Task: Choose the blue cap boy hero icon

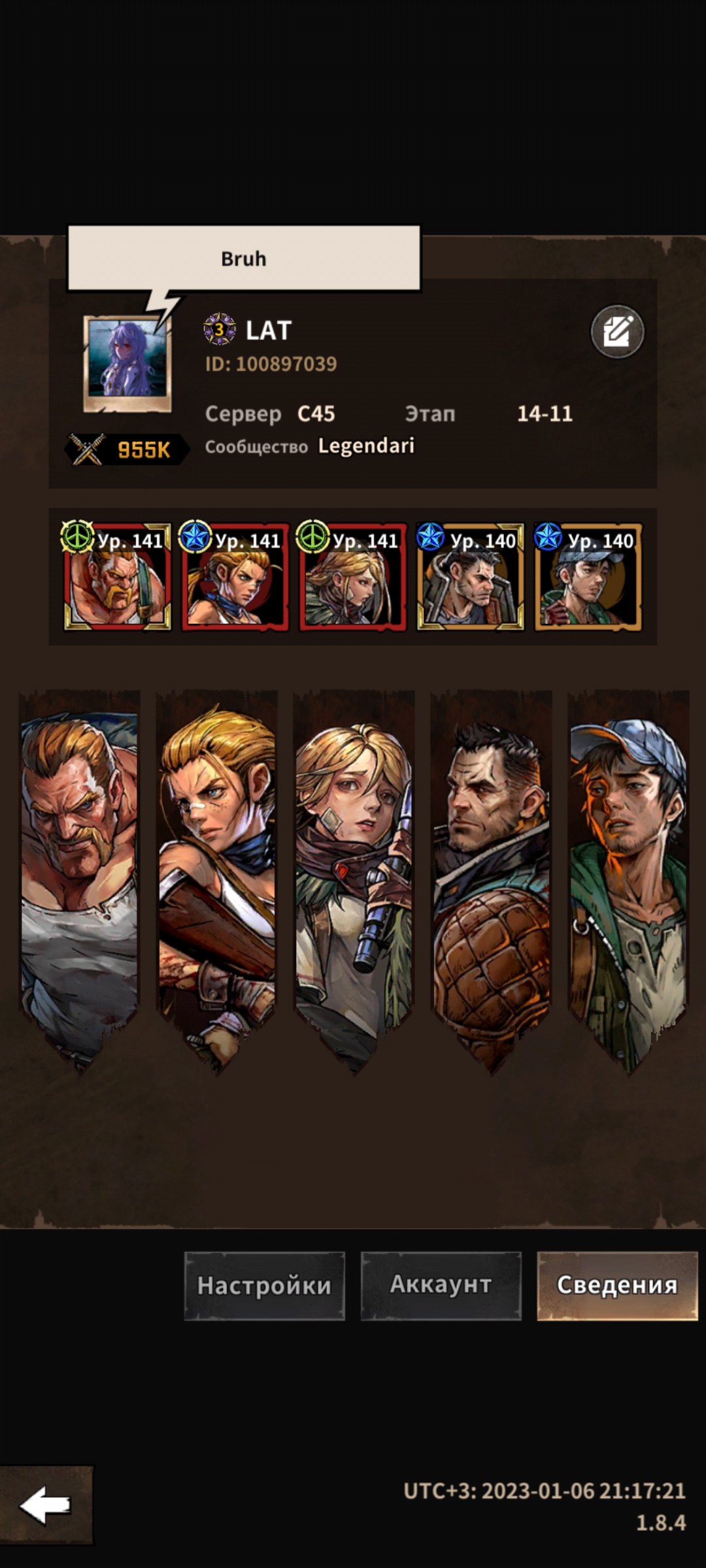Action: point(588,577)
